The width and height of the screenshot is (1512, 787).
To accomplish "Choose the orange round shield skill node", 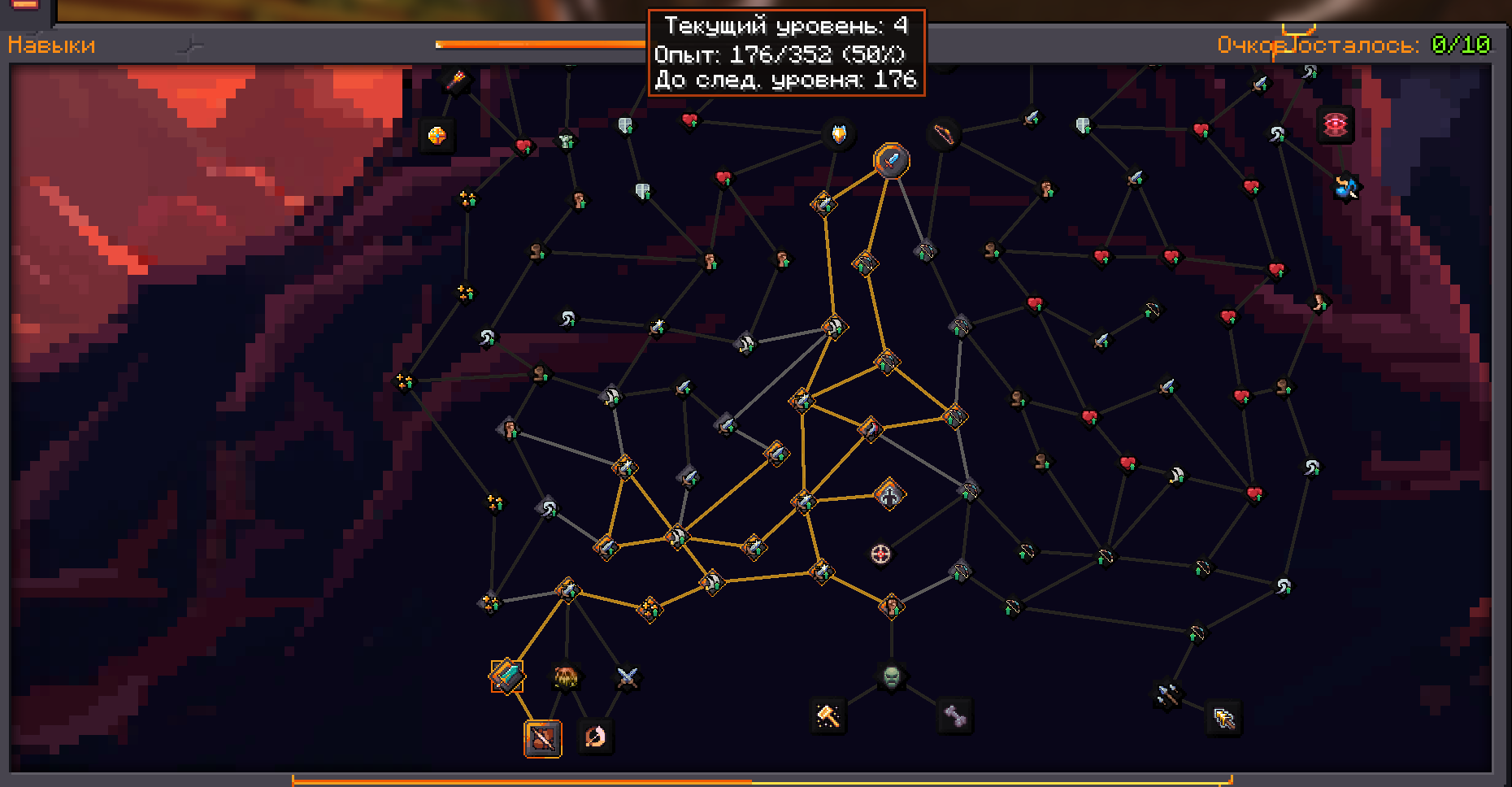I will click(437, 135).
